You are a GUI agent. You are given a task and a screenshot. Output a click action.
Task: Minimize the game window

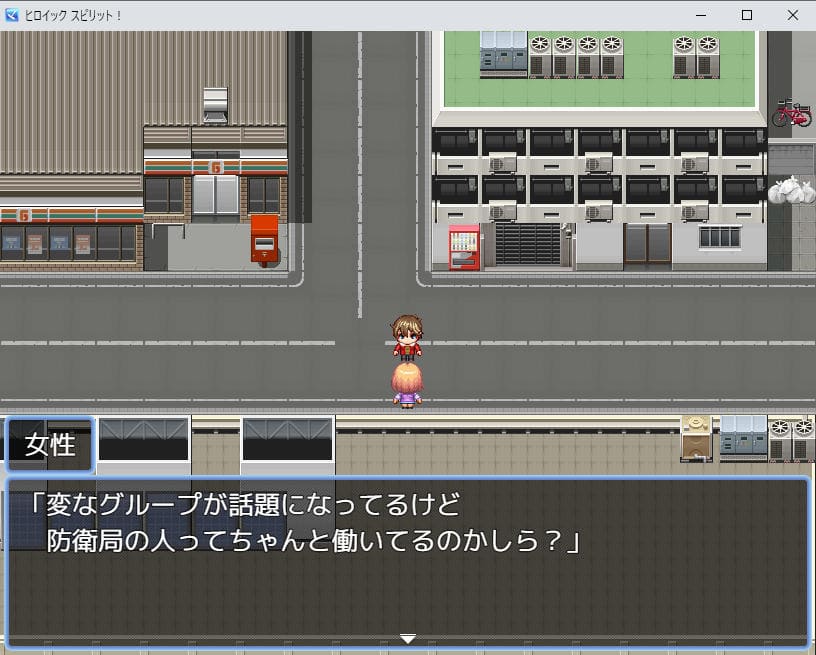tap(700, 15)
